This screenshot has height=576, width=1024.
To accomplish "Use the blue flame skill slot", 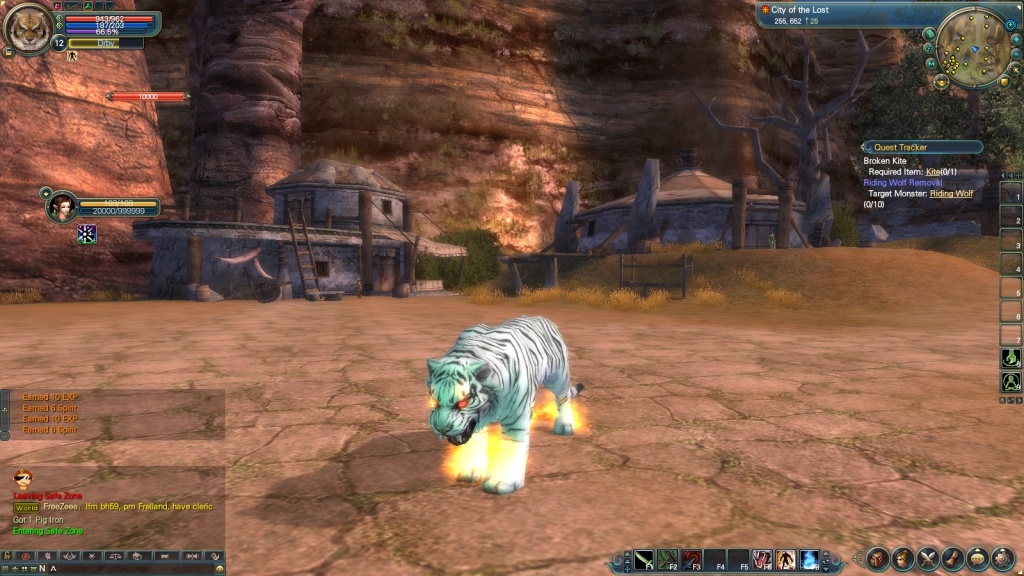I will 809,559.
